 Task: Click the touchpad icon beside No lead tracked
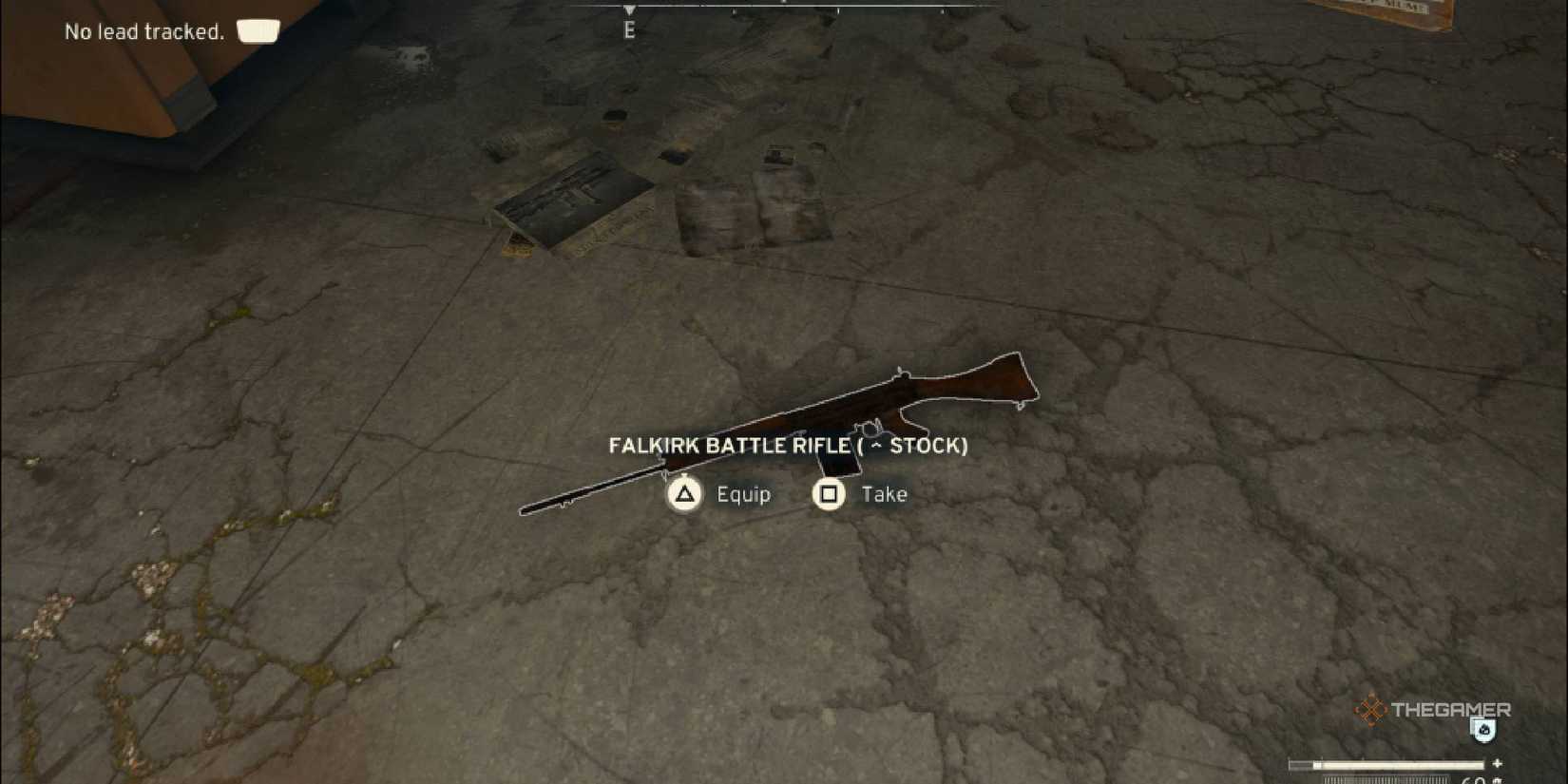click(x=257, y=31)
